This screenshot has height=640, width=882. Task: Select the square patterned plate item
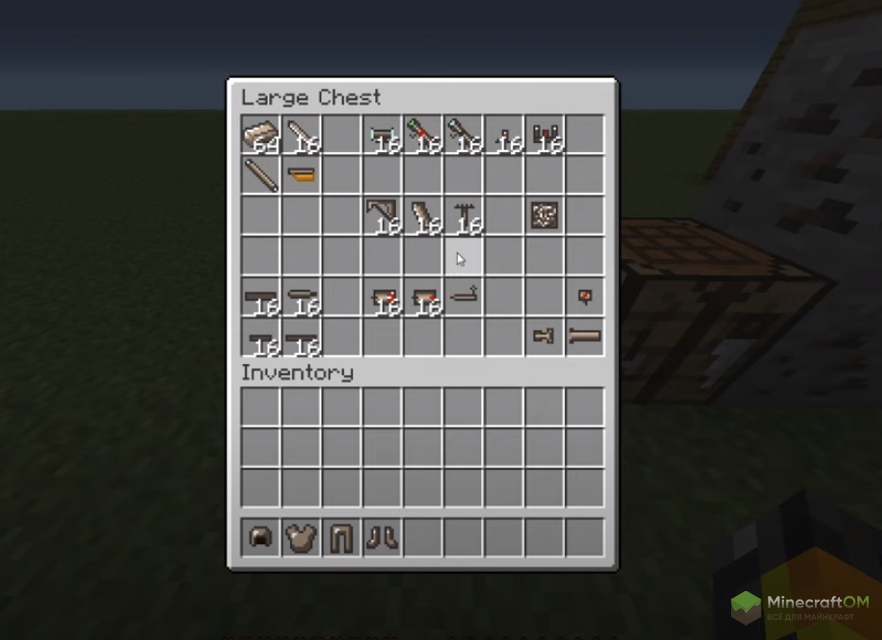(x=544, y=215)
